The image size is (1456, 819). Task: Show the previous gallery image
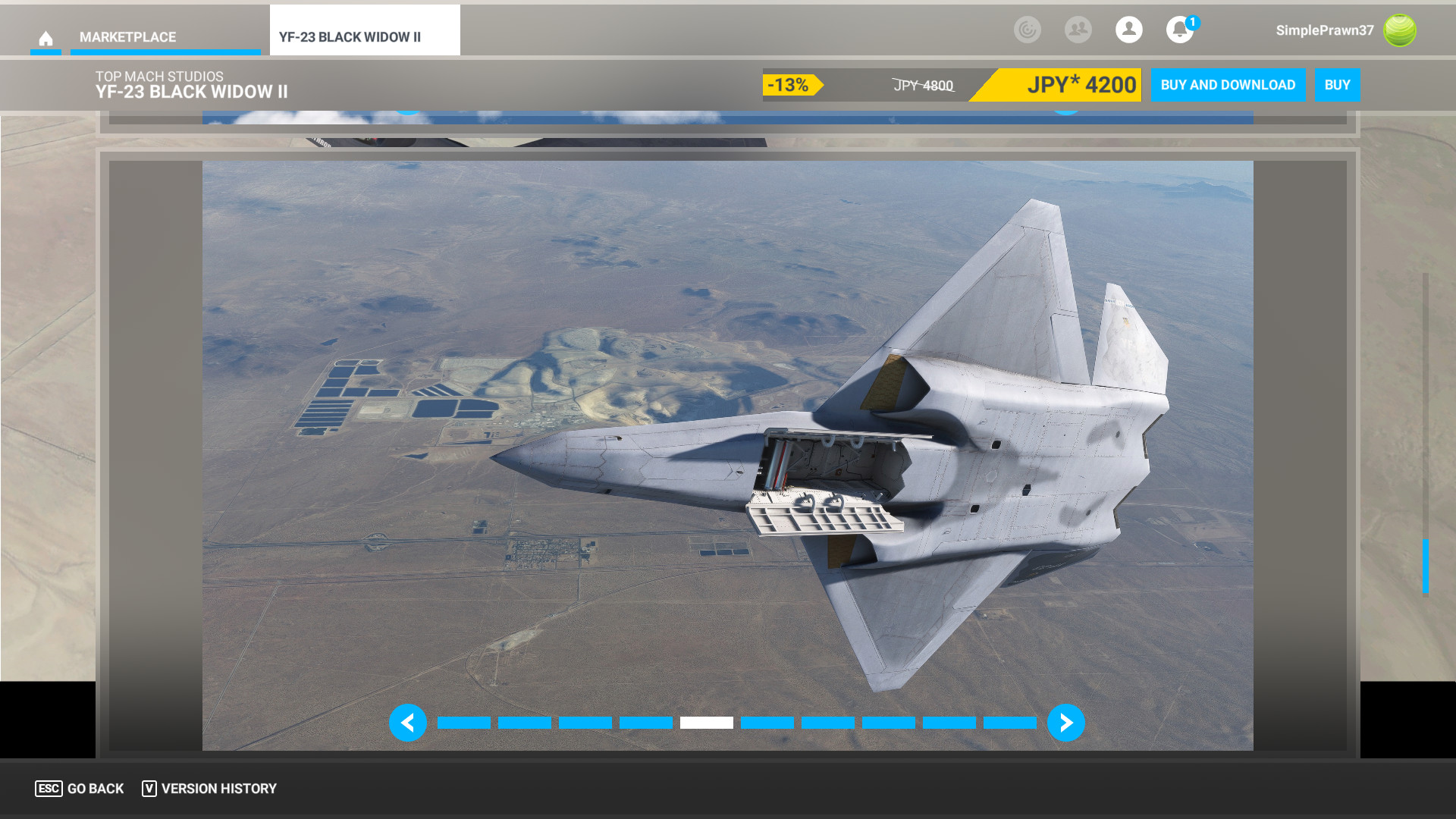[x=407, y=723]
